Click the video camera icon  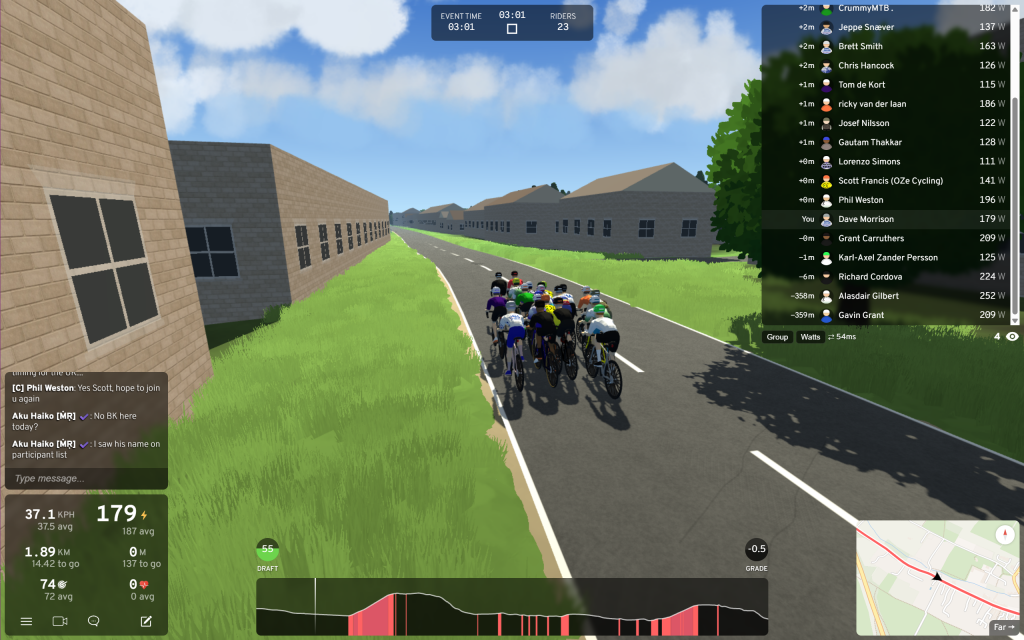pos(60,621)
